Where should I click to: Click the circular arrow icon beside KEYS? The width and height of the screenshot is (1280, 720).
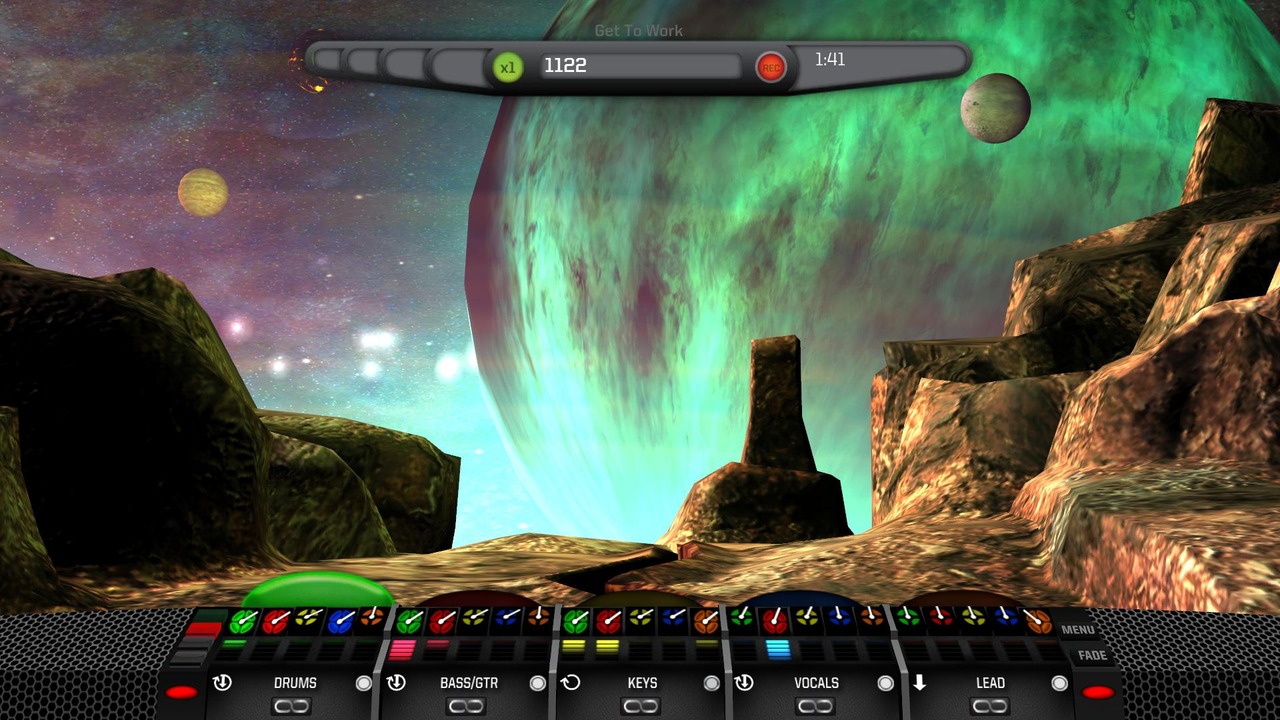tap(570, 683)
